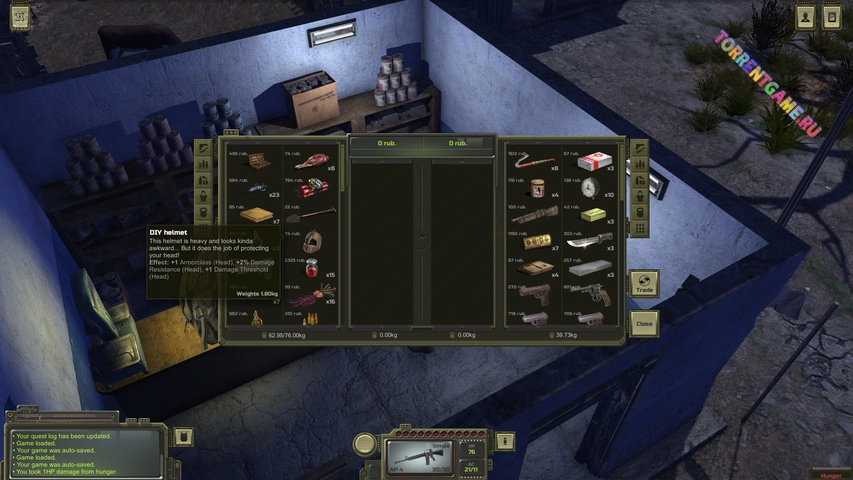This screenshot has width=853, height=480.
Task: Select the trader's combat knife
Action: click(590, 241)
